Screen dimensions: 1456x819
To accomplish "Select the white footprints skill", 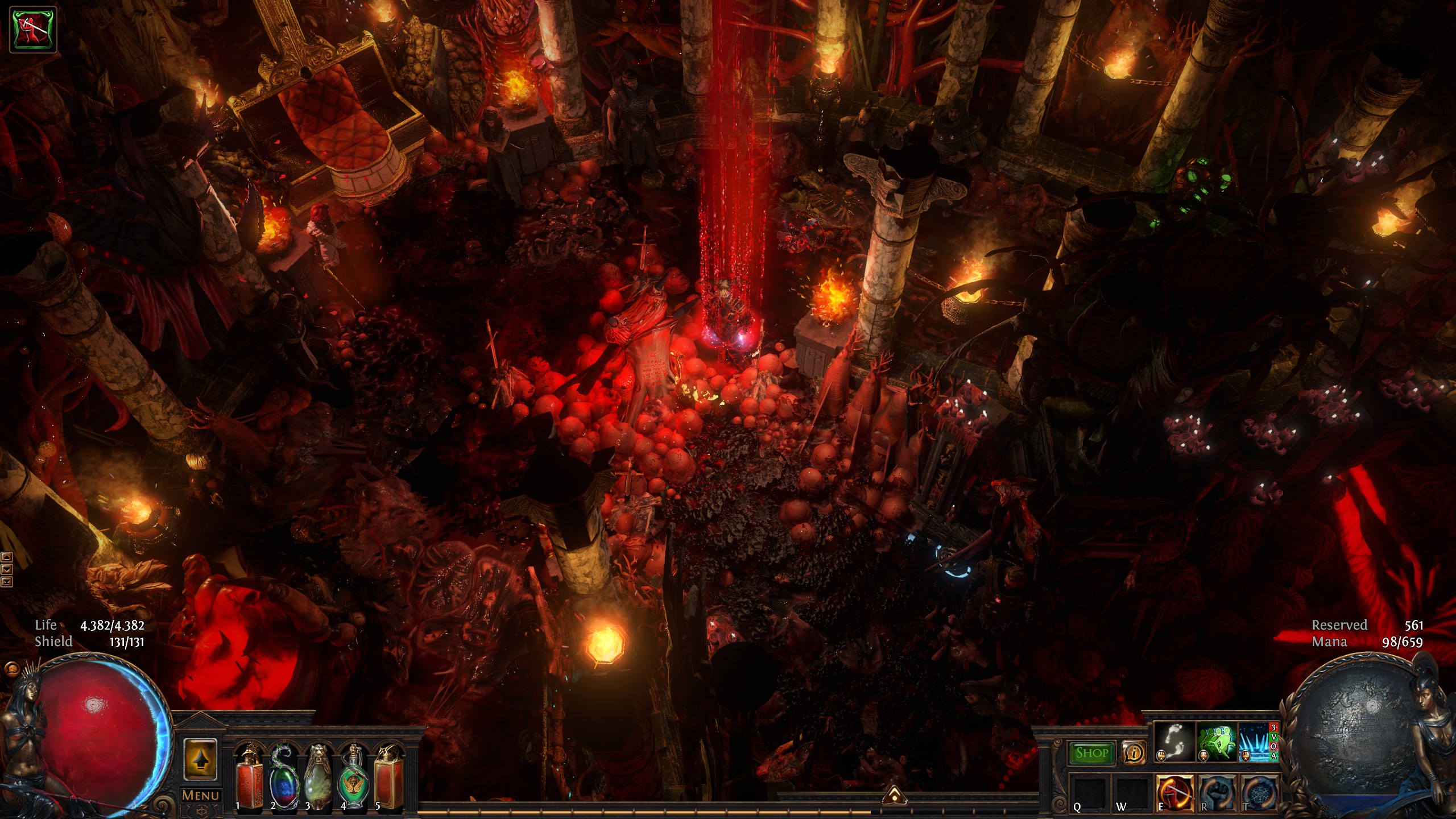I will coord(1174,742).
